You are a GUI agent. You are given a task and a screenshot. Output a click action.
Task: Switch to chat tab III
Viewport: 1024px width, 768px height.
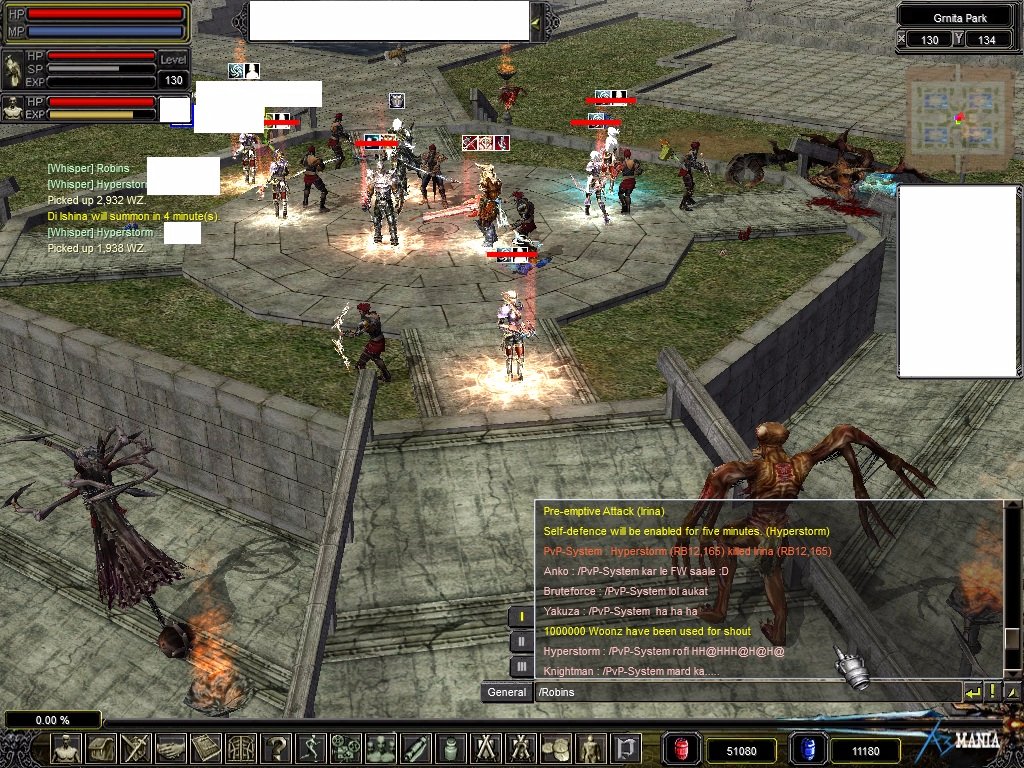pos(521,666)
